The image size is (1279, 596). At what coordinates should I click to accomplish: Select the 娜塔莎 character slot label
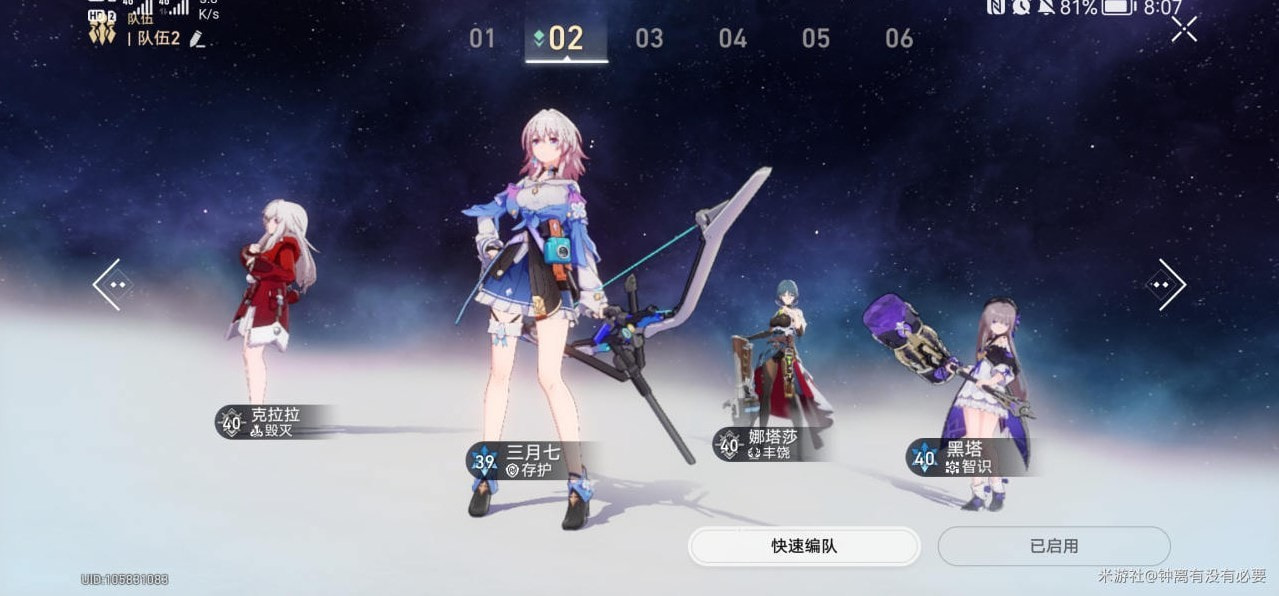[x=770, y=444]
